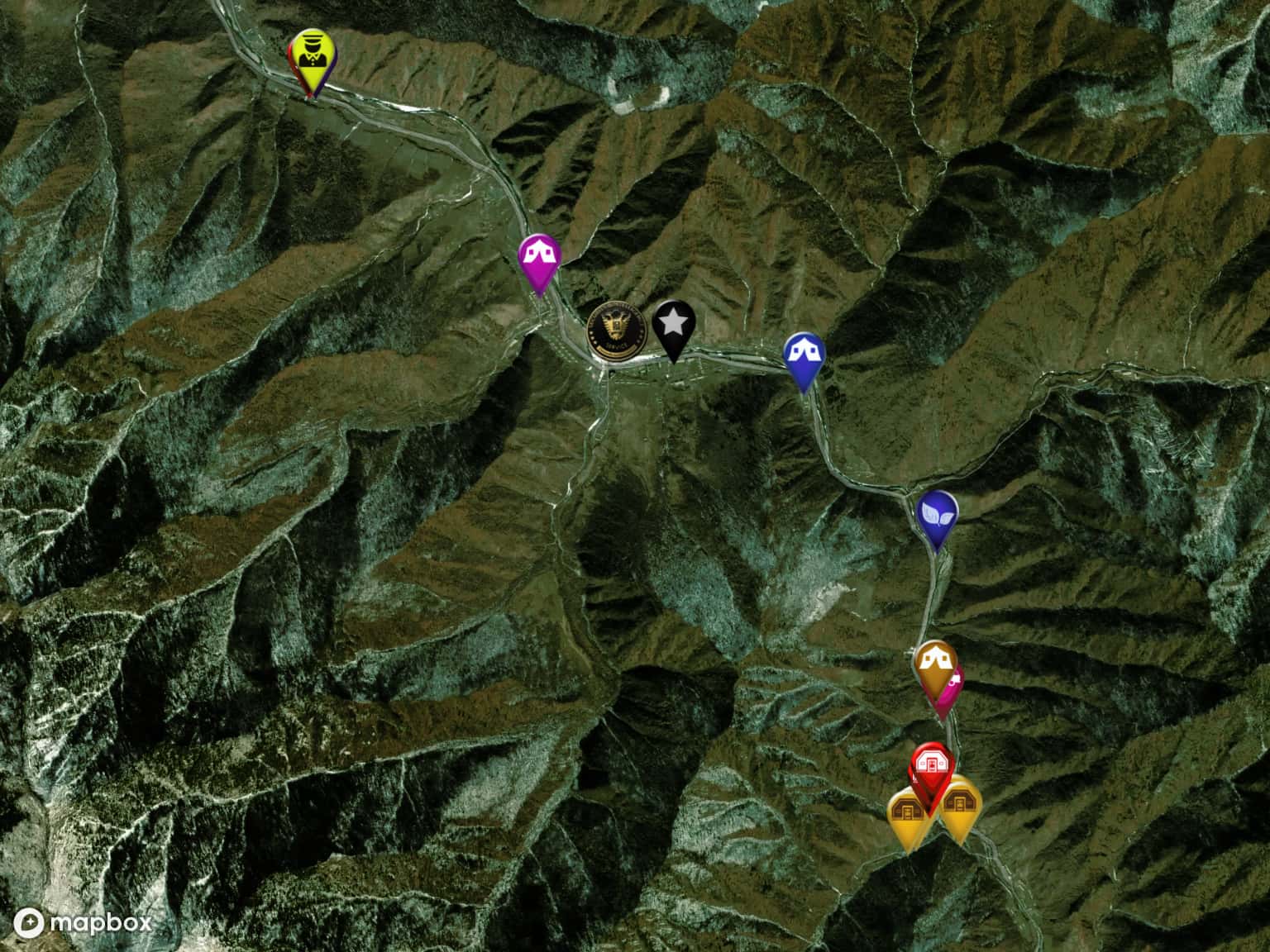Open the round gold eagle emblem marker

[616, 332]
